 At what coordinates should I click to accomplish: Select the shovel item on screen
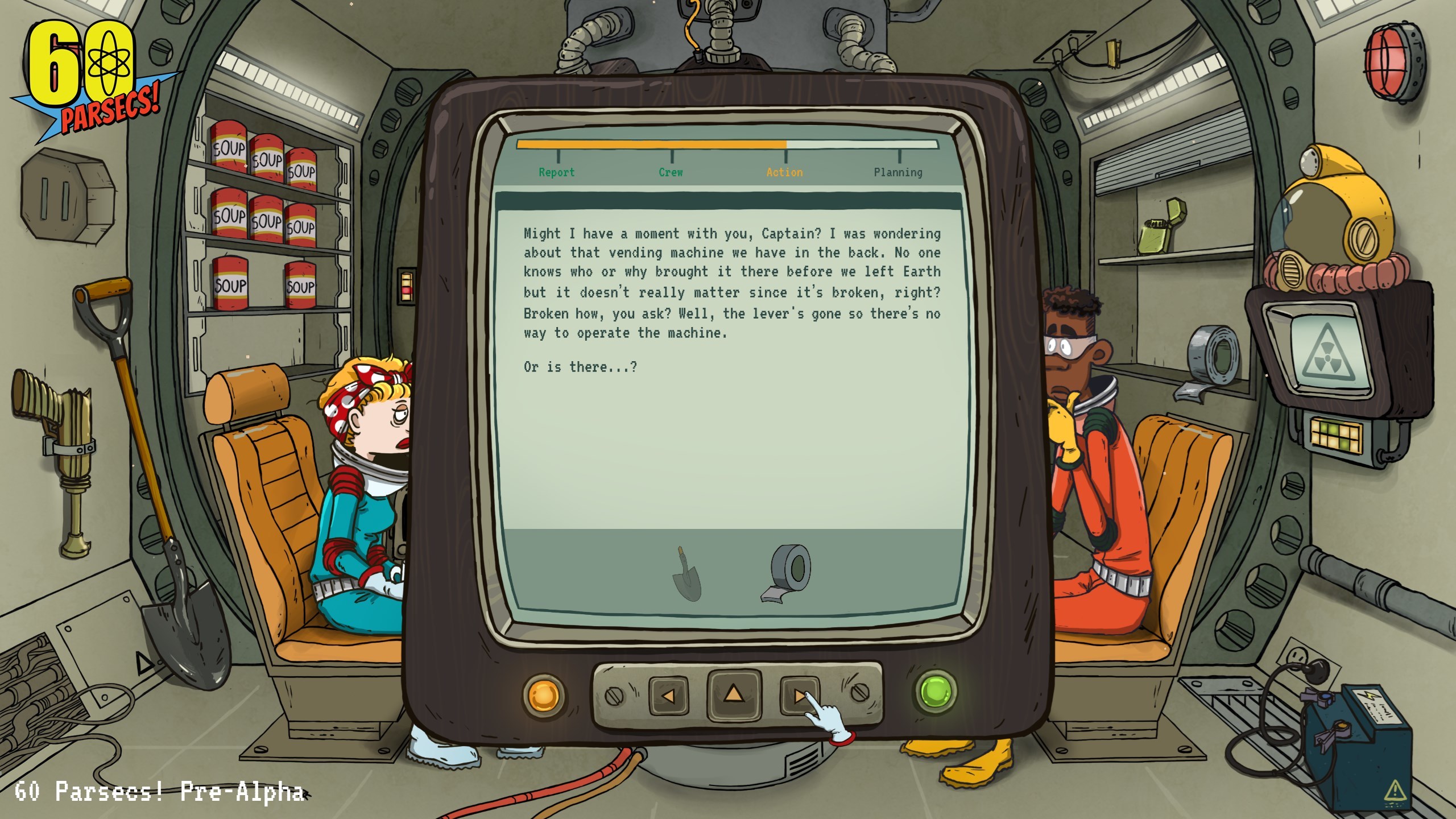tap(688, 574)
